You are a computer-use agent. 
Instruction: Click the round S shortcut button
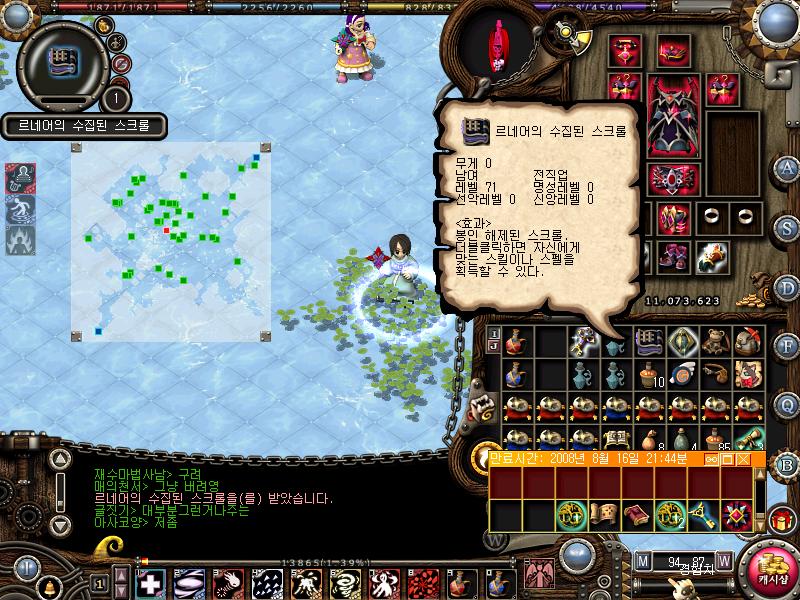(x=787, y=229)
